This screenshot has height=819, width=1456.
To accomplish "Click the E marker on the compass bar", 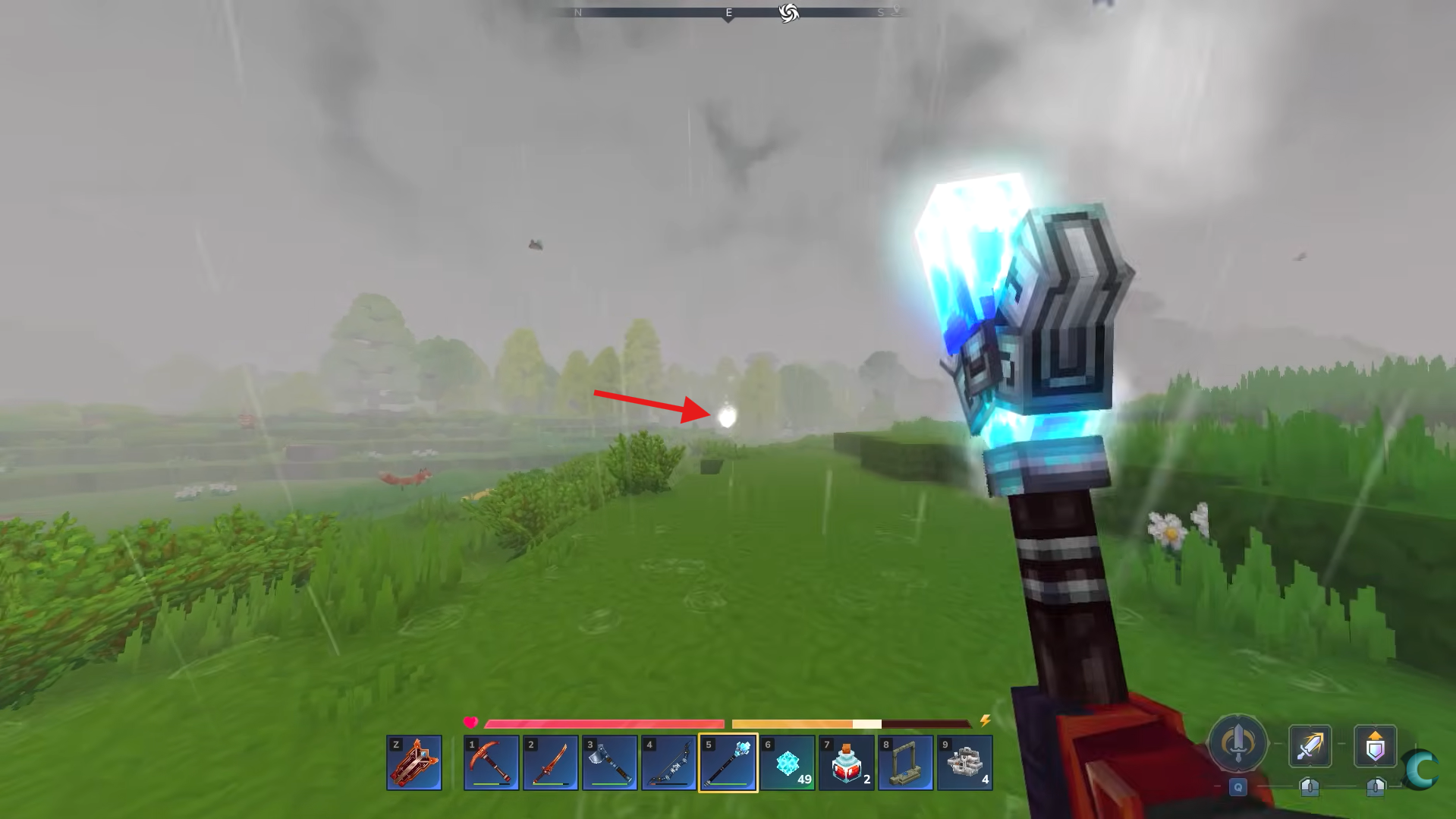I will point(726,12).
